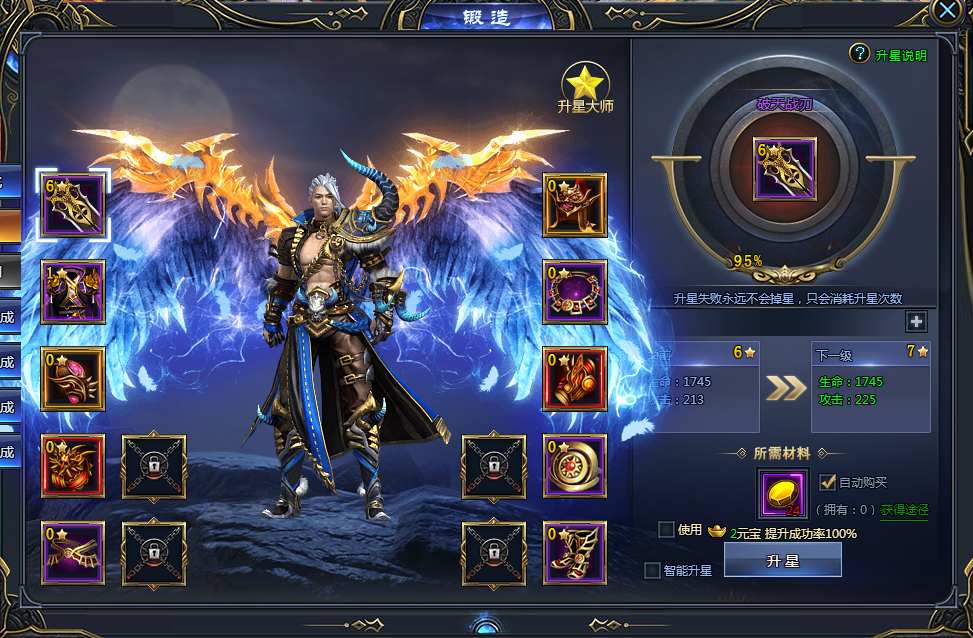Select the golden boots equipment slot
973x638 pixels.
point(575,553)
